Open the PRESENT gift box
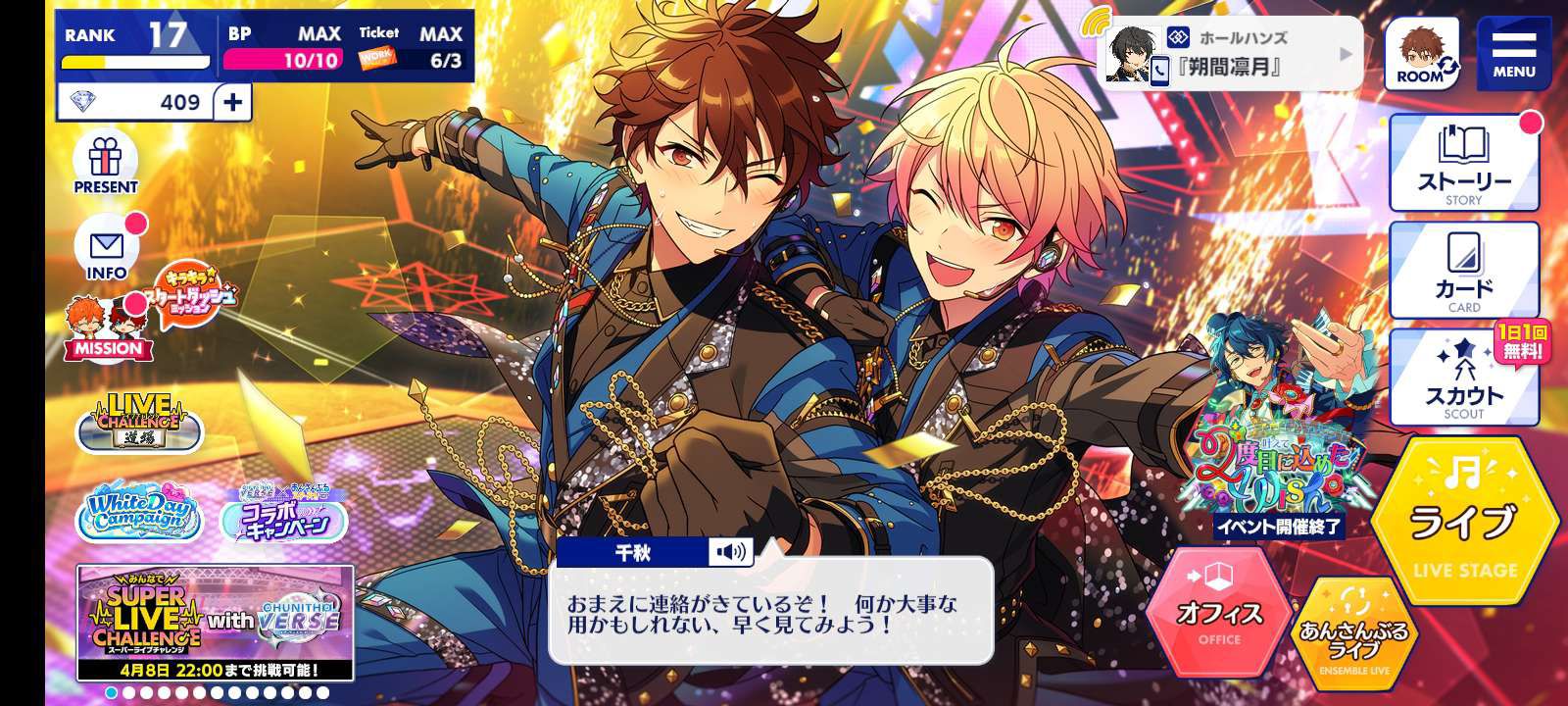Image resolution: width=1568 pixels, height=706 pixels. pyautogui.click(x=106, y=164)
